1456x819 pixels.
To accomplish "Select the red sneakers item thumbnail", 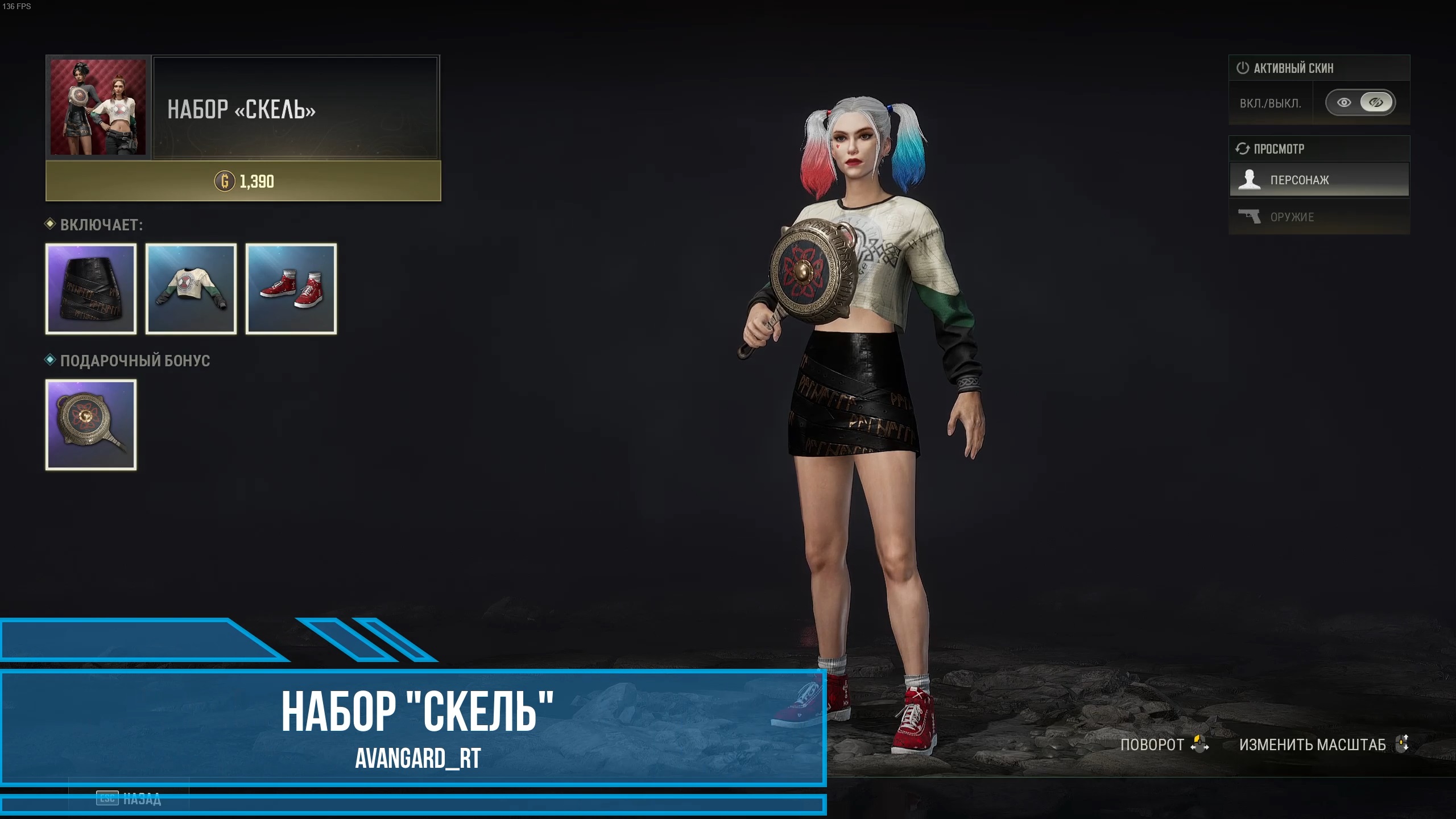I will (x=291, y=289).
